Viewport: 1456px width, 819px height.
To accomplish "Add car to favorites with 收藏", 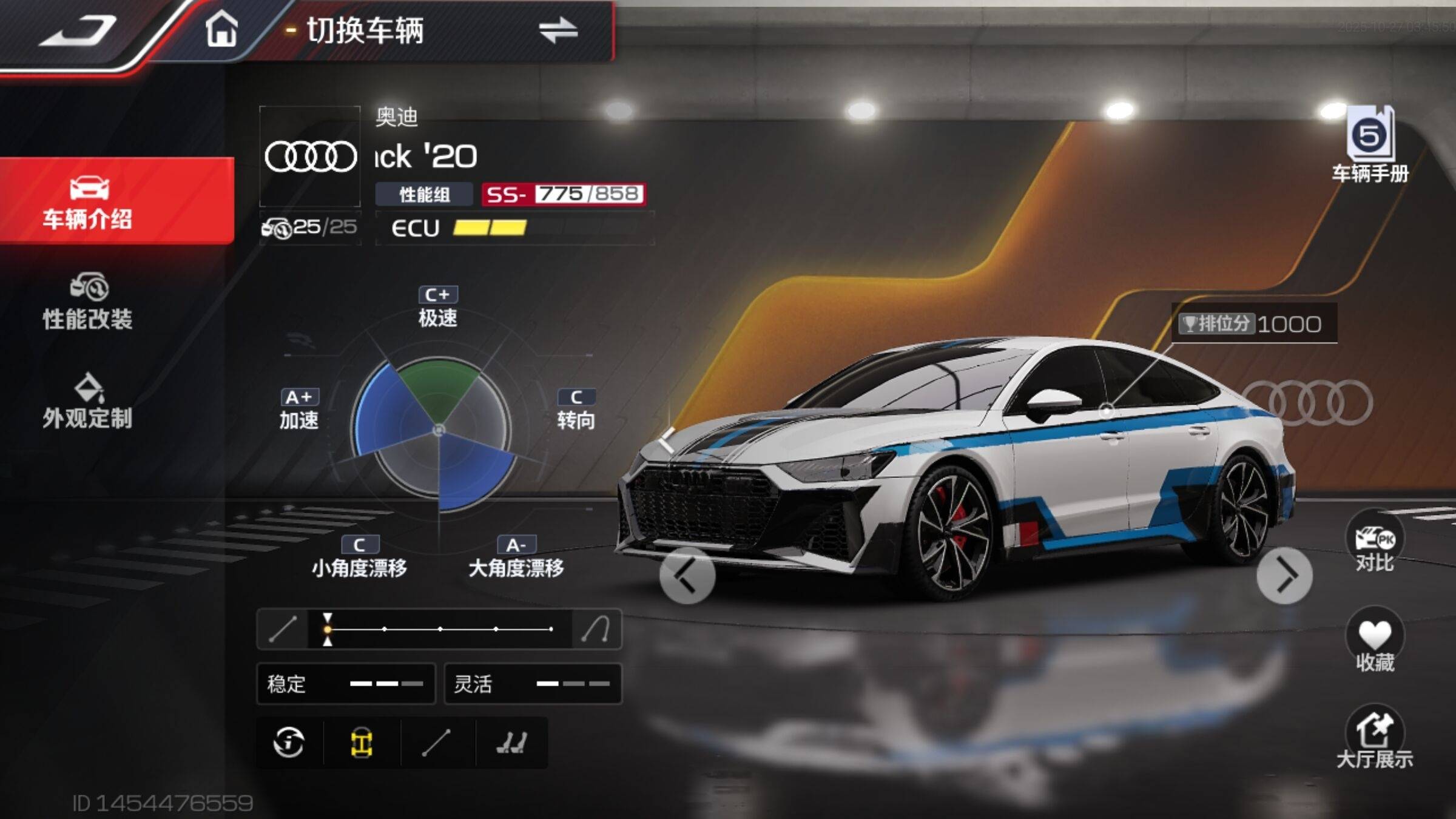I will point(1375,640).
